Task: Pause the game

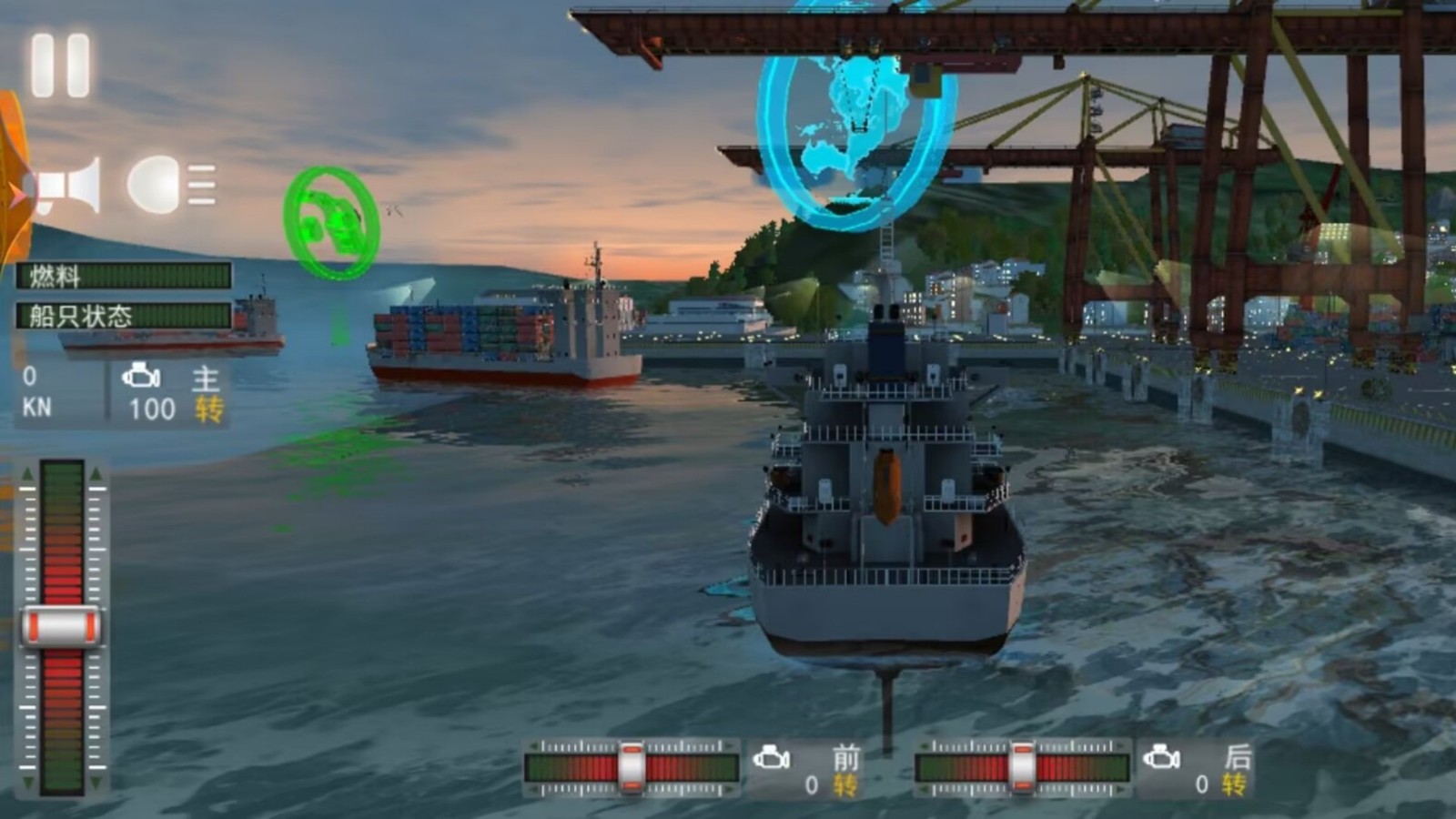Action: (x=60, y=66)
